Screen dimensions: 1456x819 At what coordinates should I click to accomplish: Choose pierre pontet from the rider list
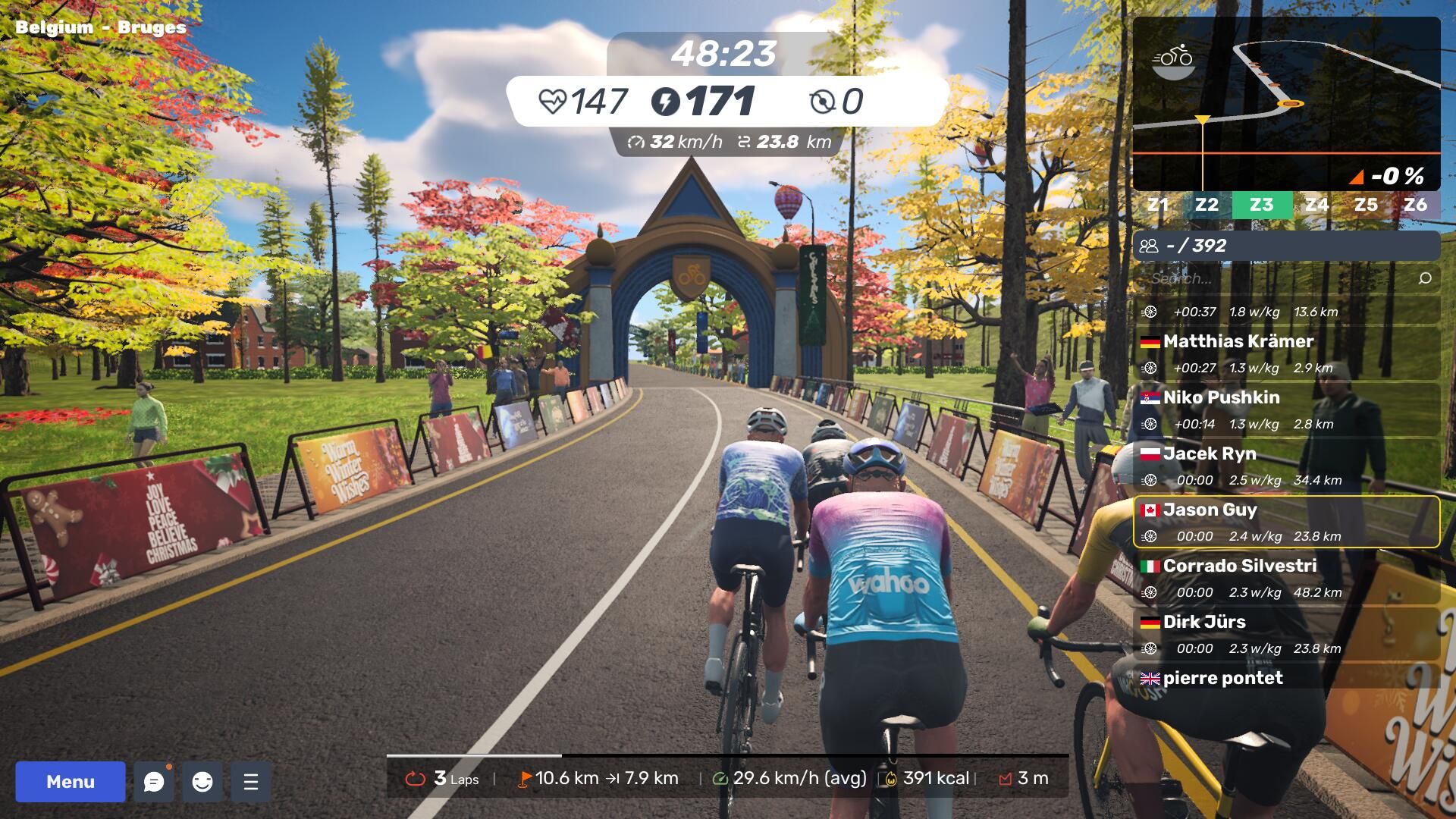tap(1286, 678)
